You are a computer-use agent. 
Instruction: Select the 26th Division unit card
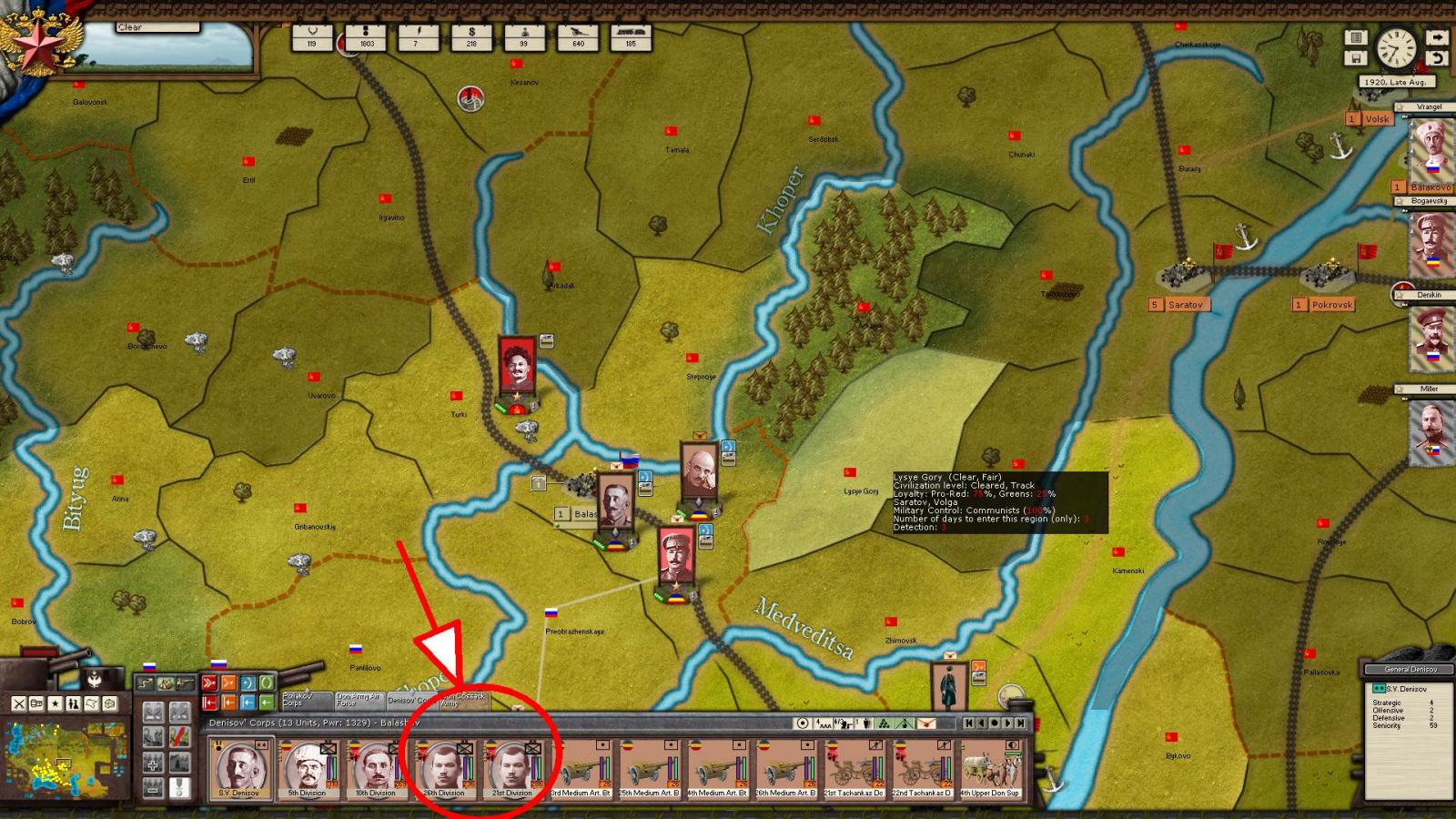[x=444, y=768]
